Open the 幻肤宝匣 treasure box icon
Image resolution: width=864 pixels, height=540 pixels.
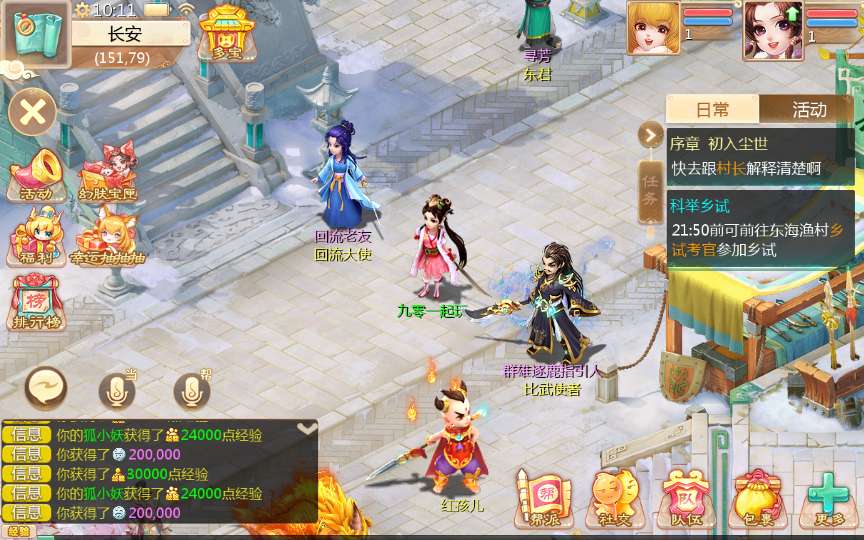[x=108, y=176]
